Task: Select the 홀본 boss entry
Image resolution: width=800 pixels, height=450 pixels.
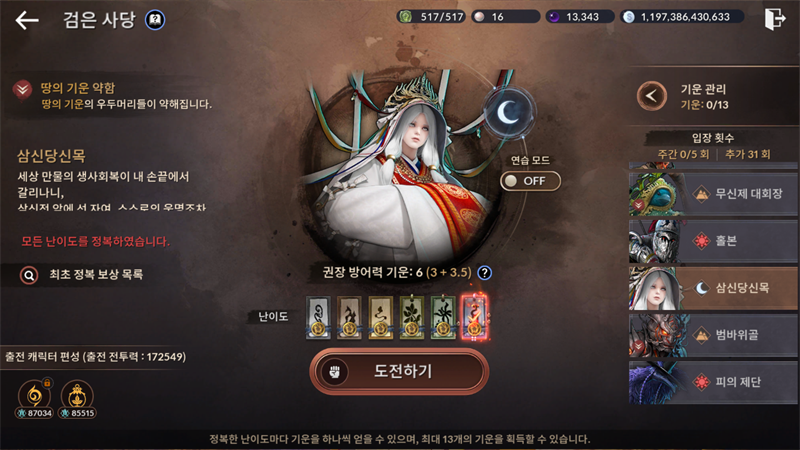Action: [712, 241]
